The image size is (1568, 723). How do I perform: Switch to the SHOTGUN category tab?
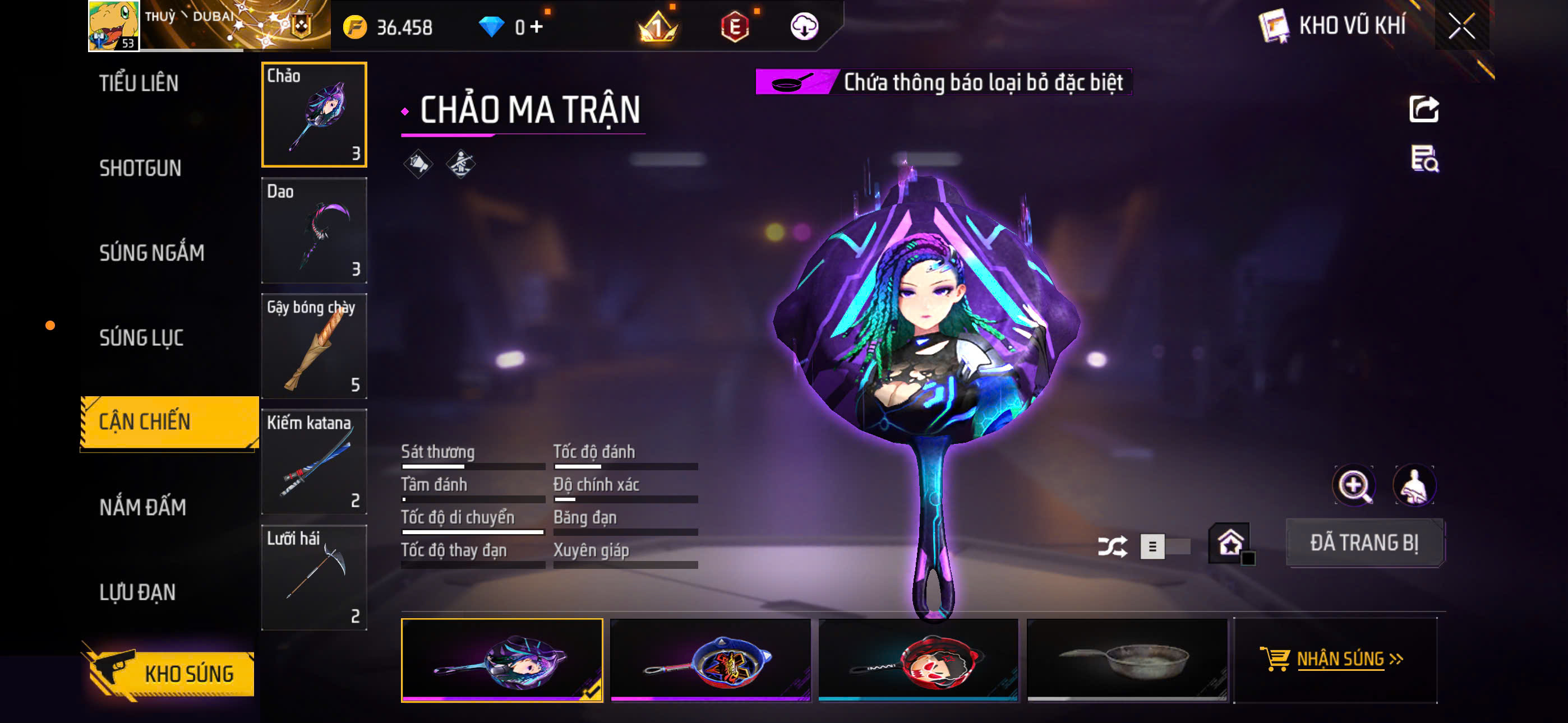141,169
